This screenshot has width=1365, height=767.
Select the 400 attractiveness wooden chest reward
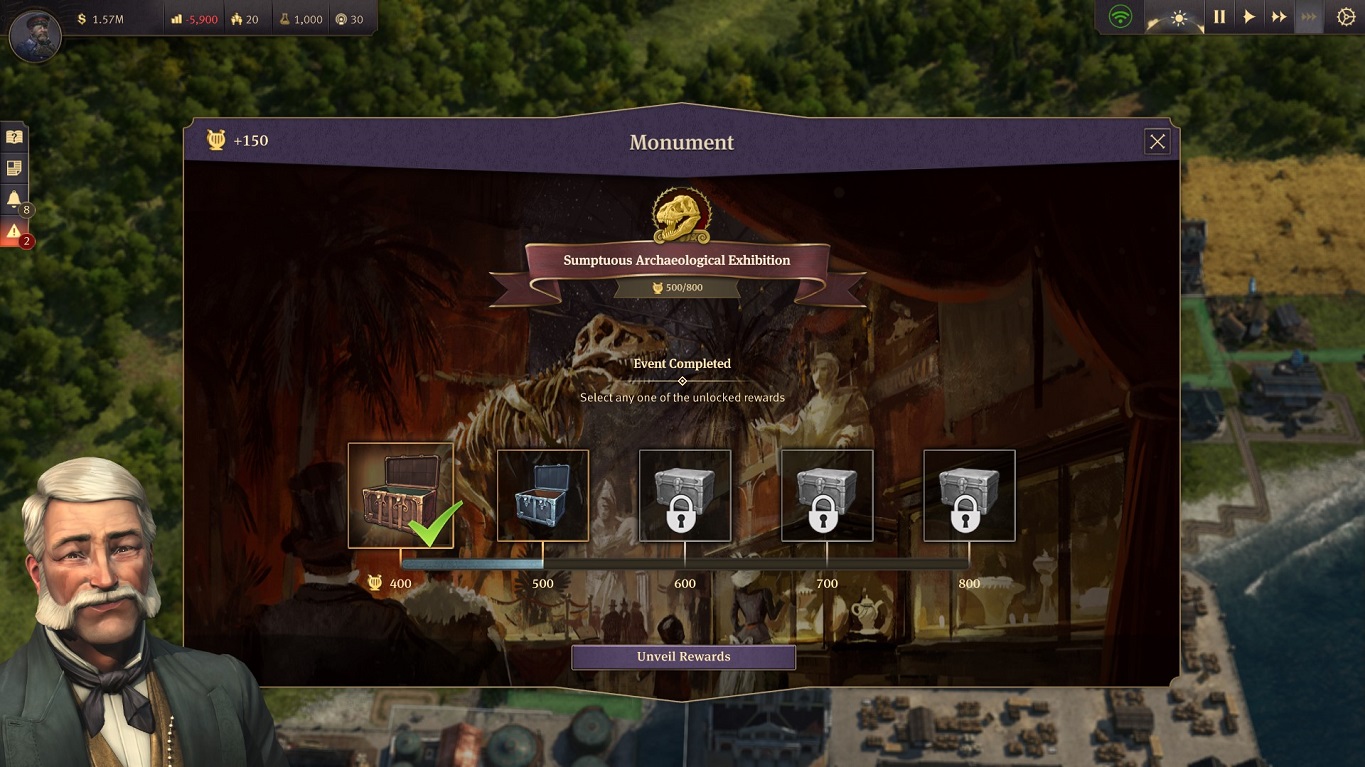[x=400, y=495]
